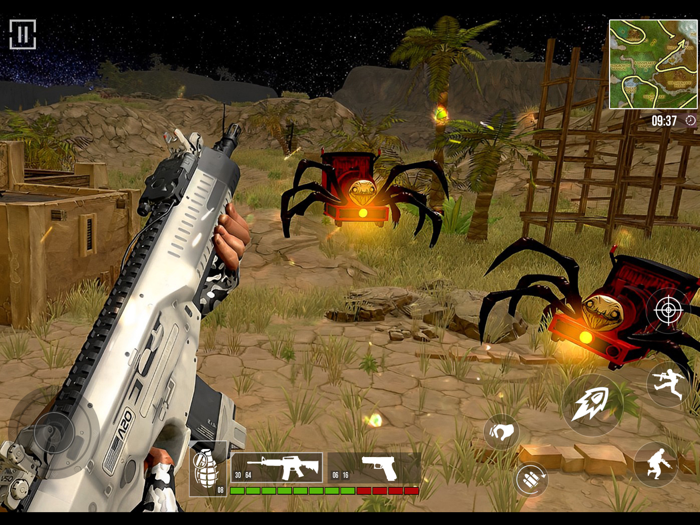Equip the pistol slot
The width and height of the screenshot is (700, 525).
coord(375,467)
